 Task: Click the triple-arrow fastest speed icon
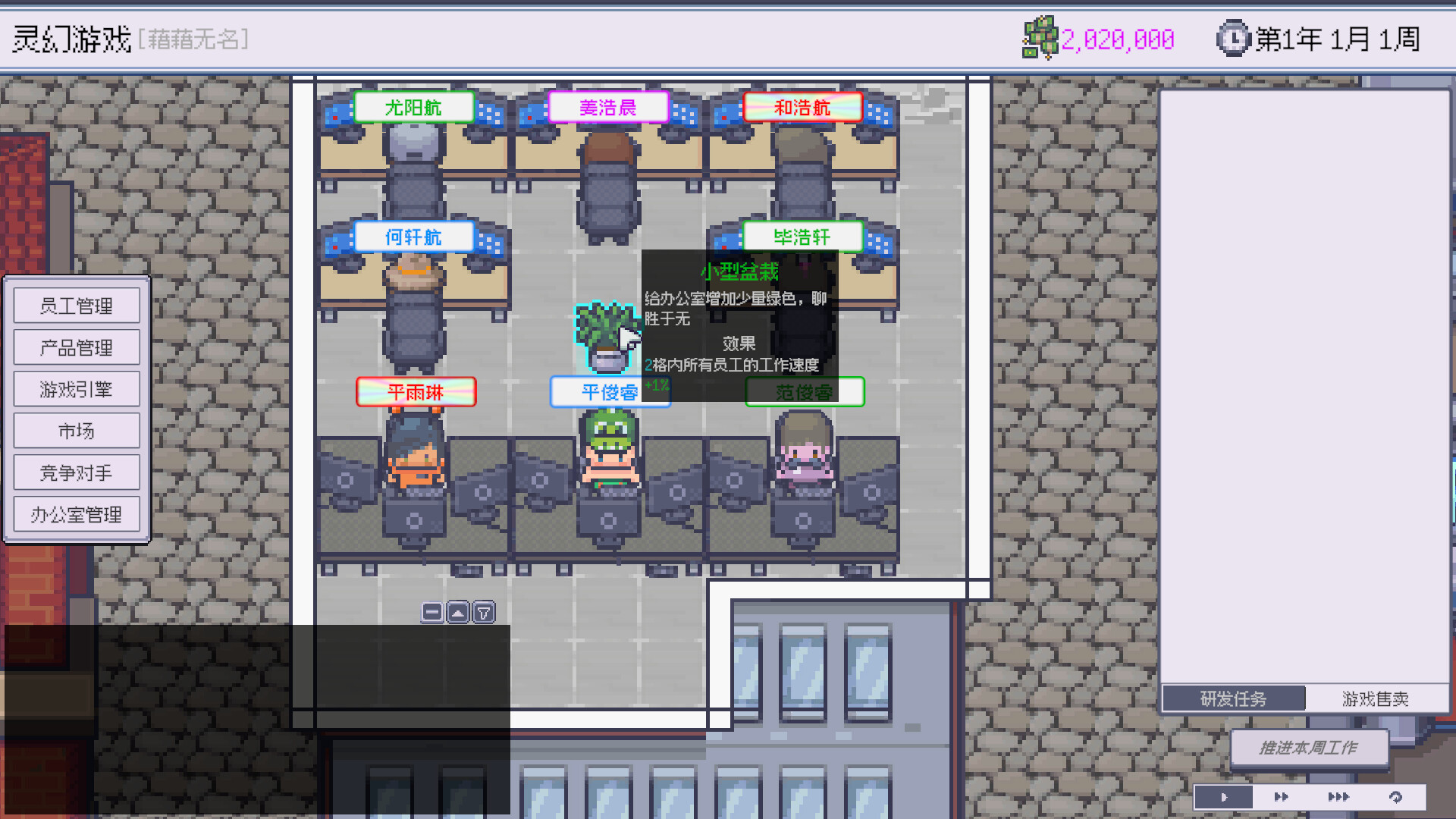tap(1338, 797)
